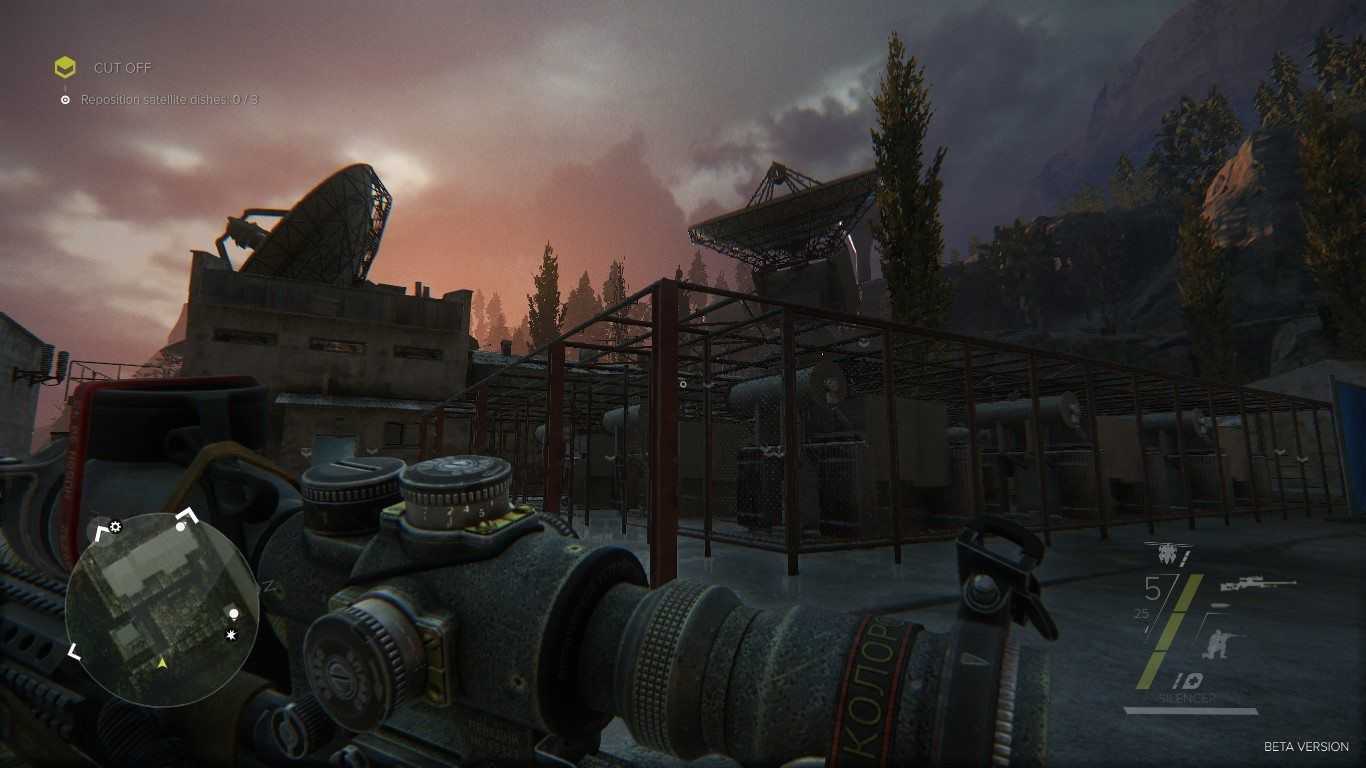Click the yellow player arrow on minimap
Viewport: 1366px width, 768px height.
[162, 662]
